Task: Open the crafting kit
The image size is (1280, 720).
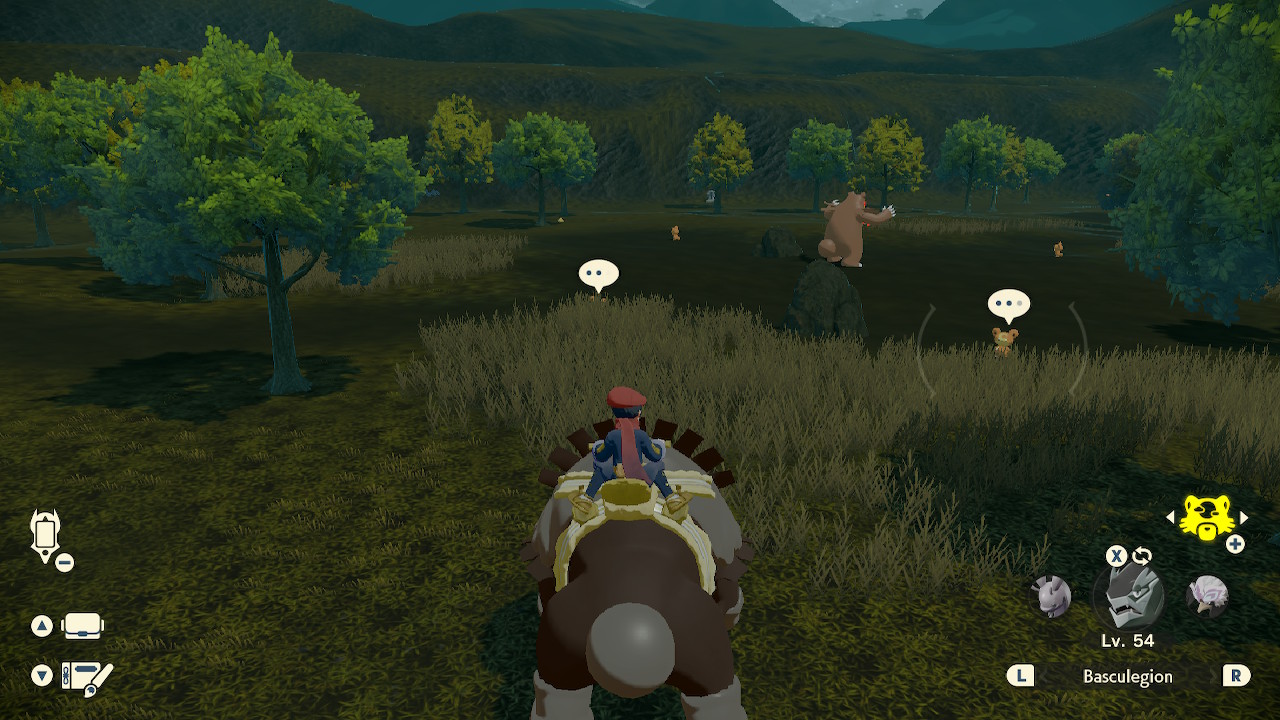Action: click(84, 676)
